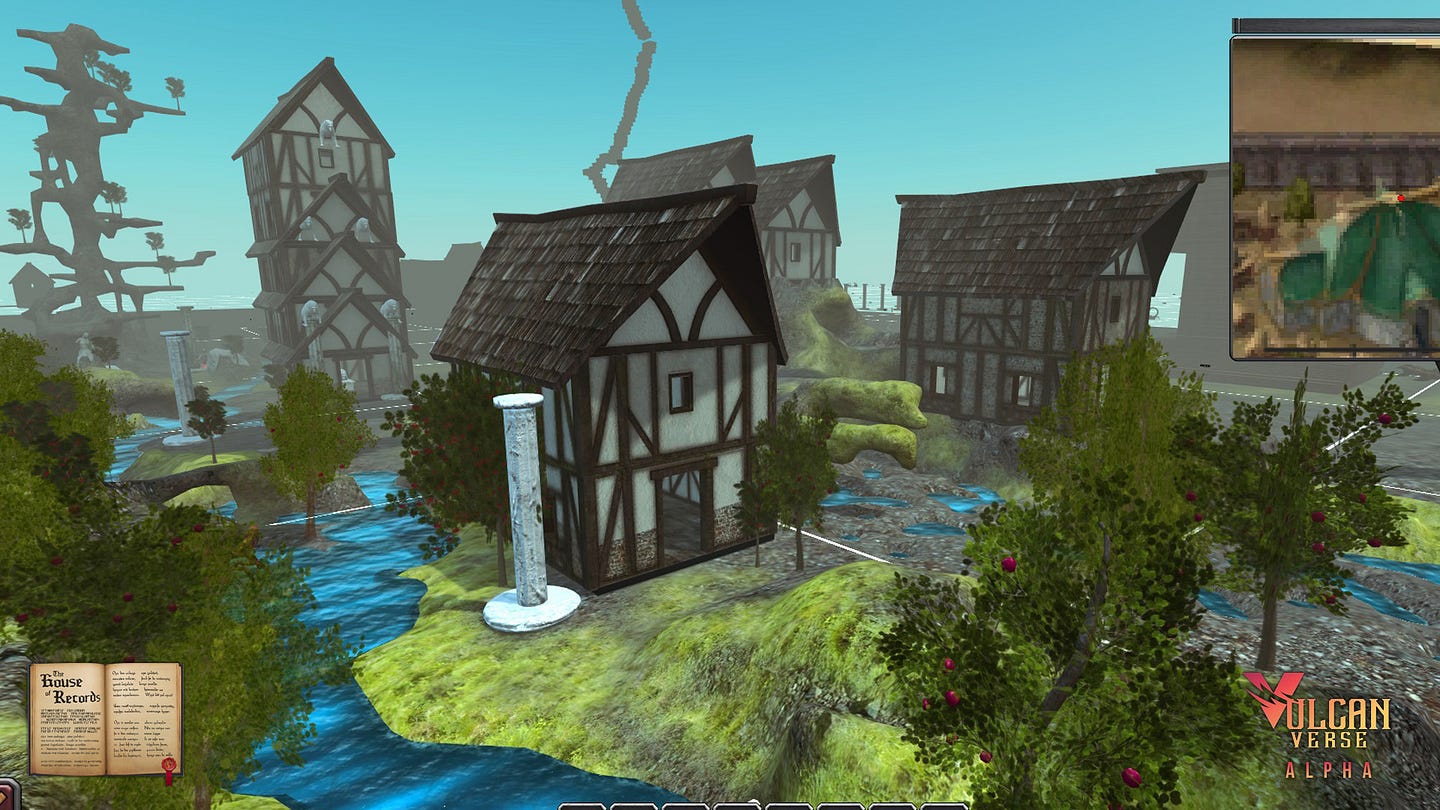Open the House of Records book
The image size is (1440, 810).
[105, 719]
